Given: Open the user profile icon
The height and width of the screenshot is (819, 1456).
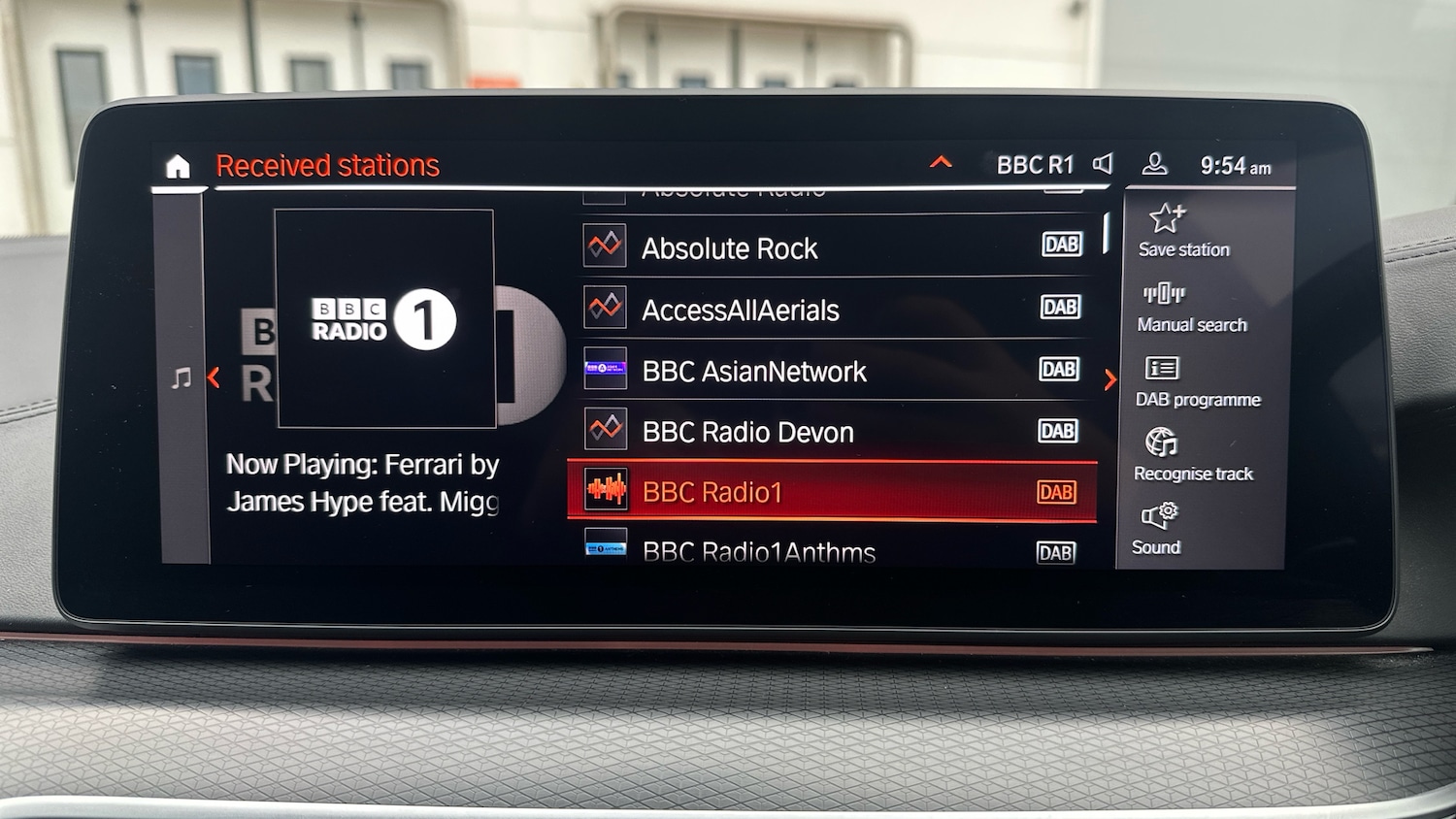Looking at the screenshot, I should click(x=1154, y=165).
